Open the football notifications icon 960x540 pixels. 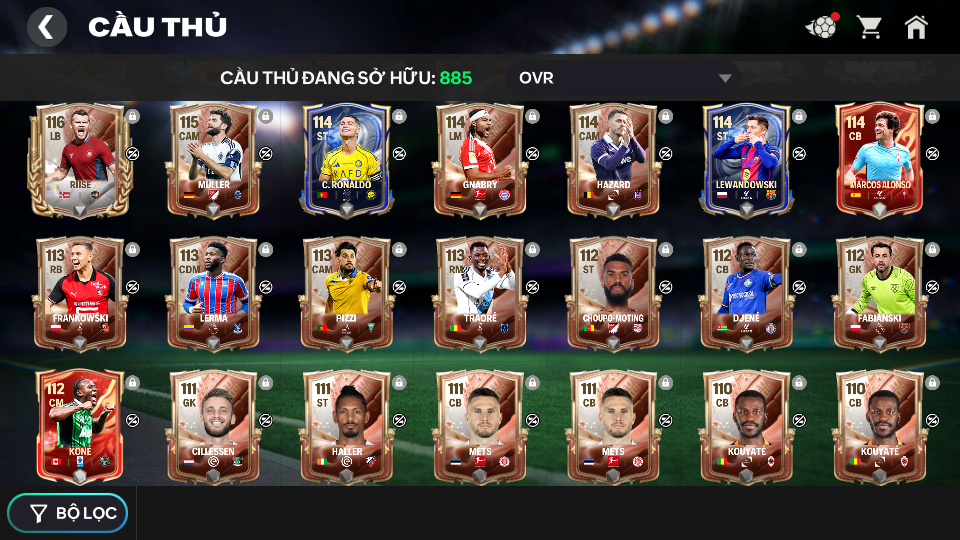pyautogui.click(x=821, y=27)
